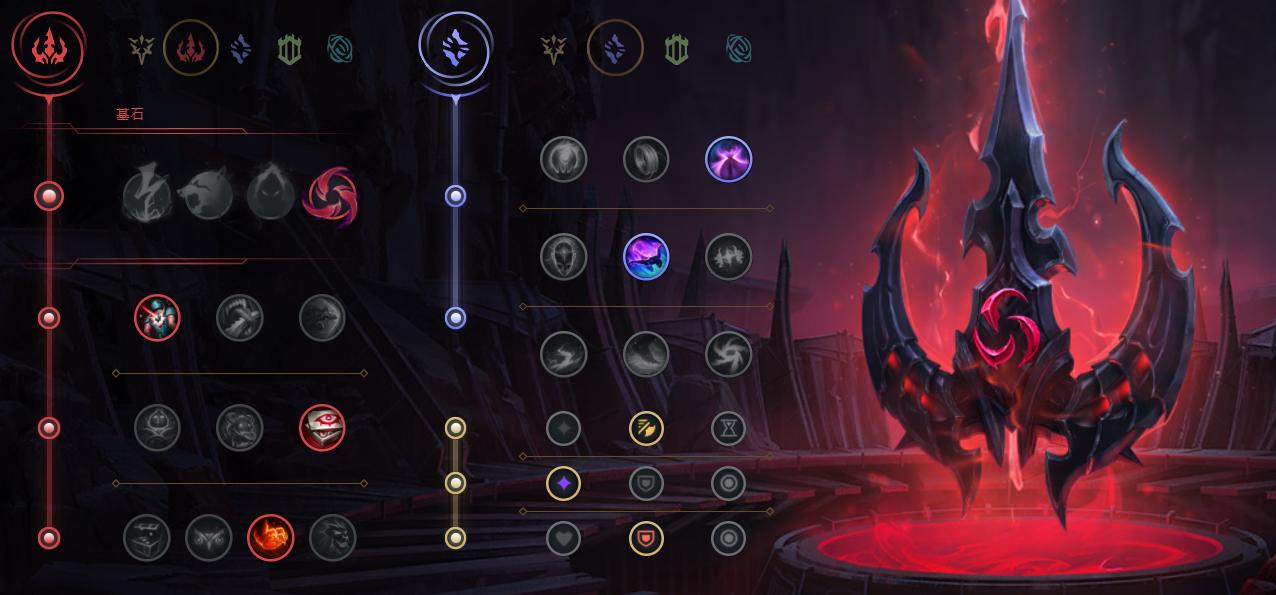
Task: Pick the Sudden Impact rune
Action: [x=322, y=318]
